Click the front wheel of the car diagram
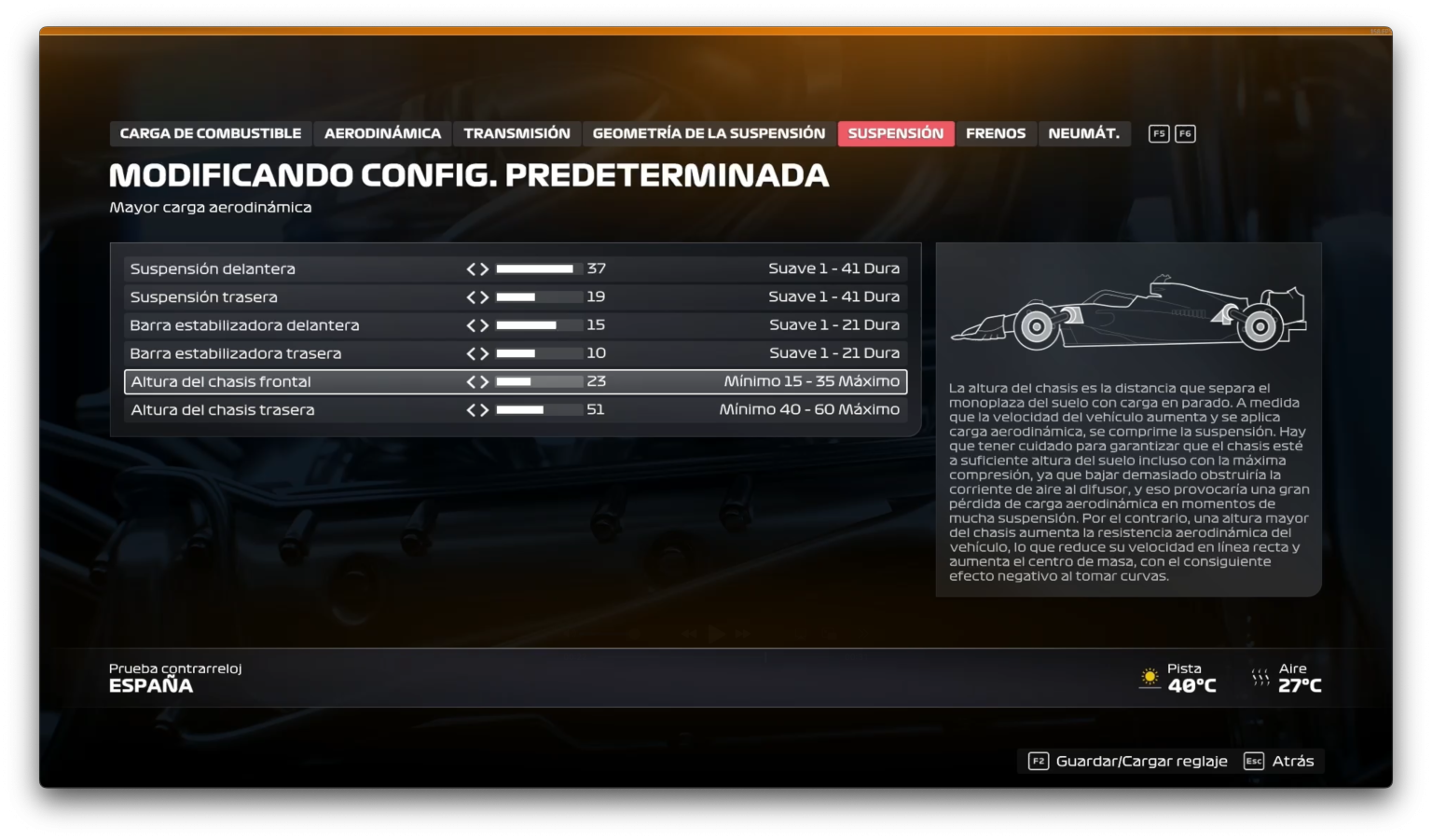Screen dimensions: 1432x840 click(x=1035, y=327)
